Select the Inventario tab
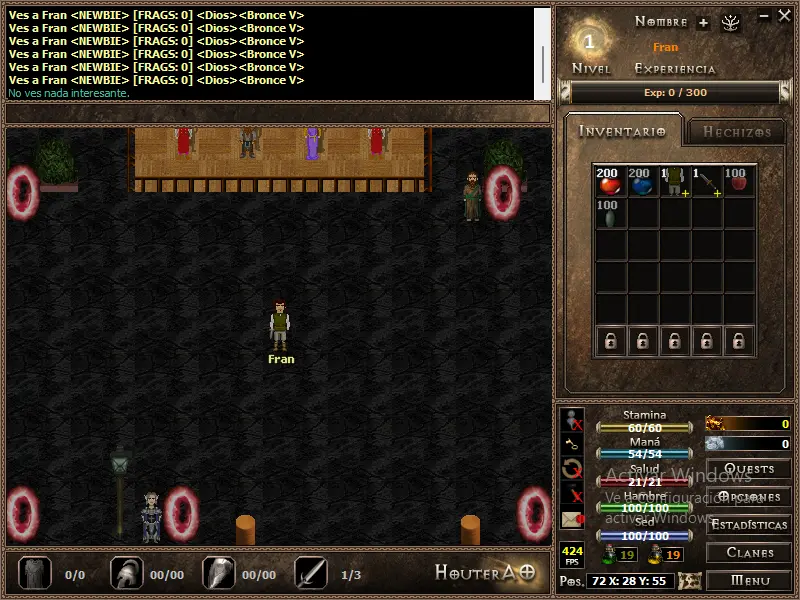This screenshot has width=800, height=600. click(622, 131)
